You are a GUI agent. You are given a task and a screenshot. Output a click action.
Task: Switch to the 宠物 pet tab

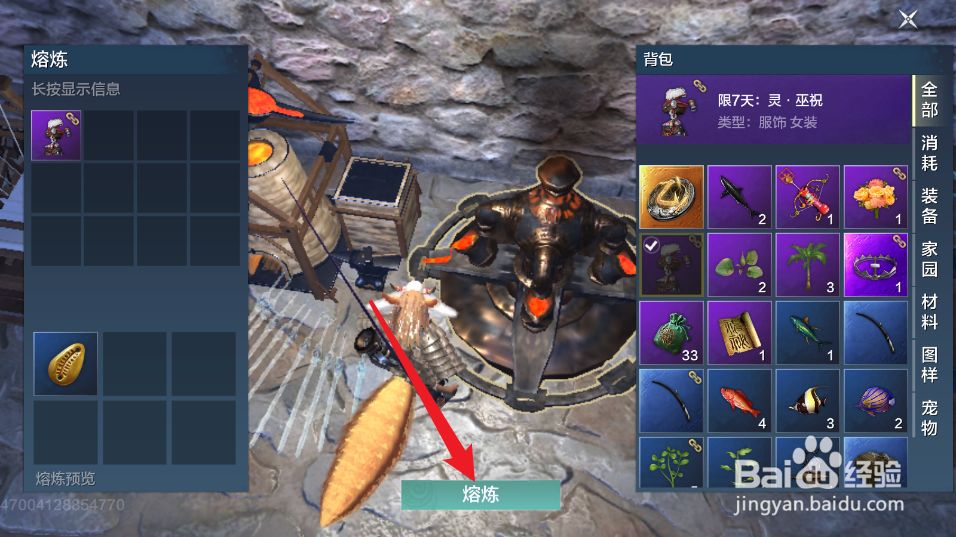click(x=929, y=418)
